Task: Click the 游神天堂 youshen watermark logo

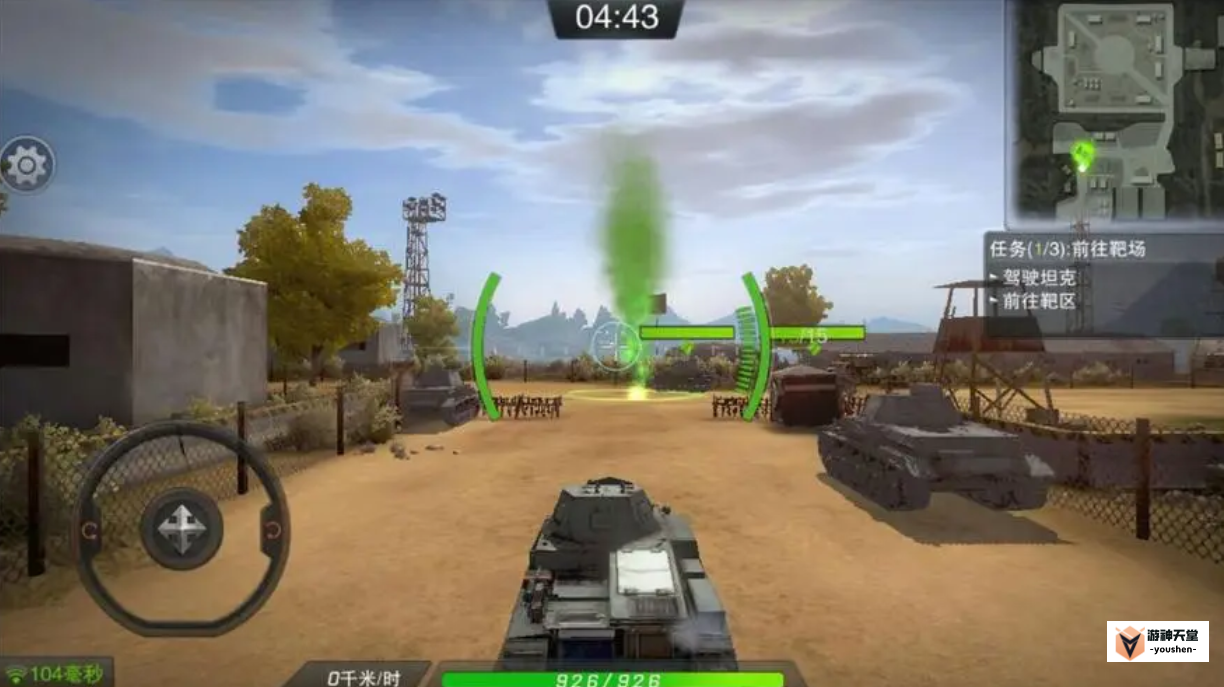Action: (x=1157, y=641)
